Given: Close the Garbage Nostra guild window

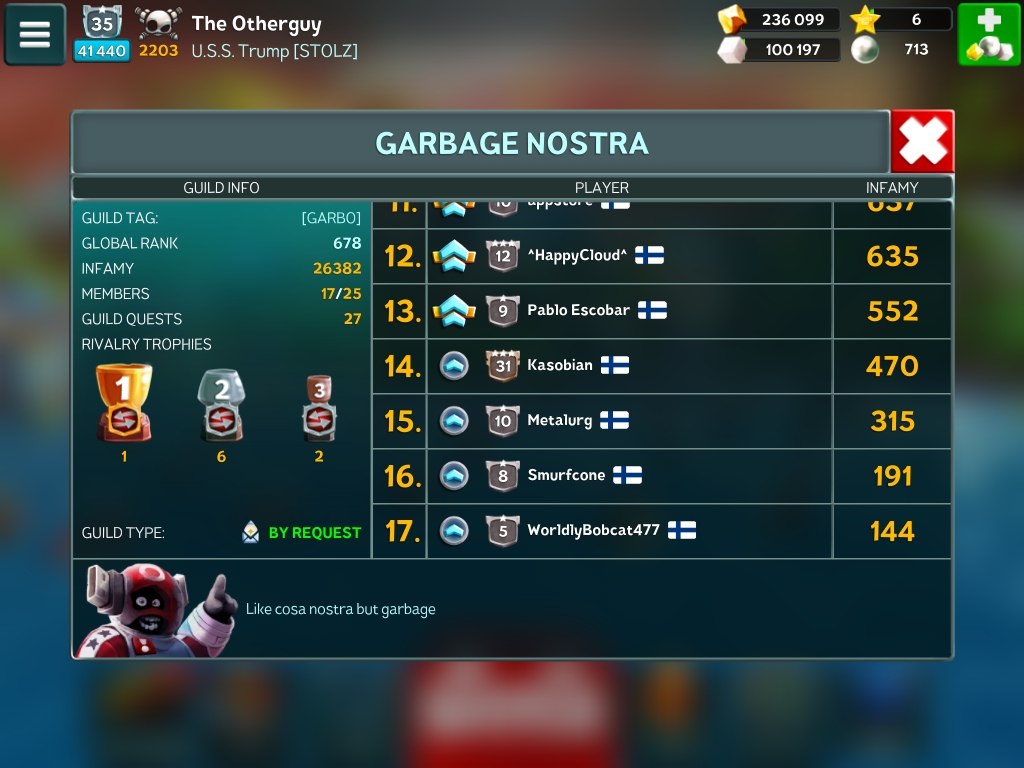Looking at the screenshot, I should point(922,142).
